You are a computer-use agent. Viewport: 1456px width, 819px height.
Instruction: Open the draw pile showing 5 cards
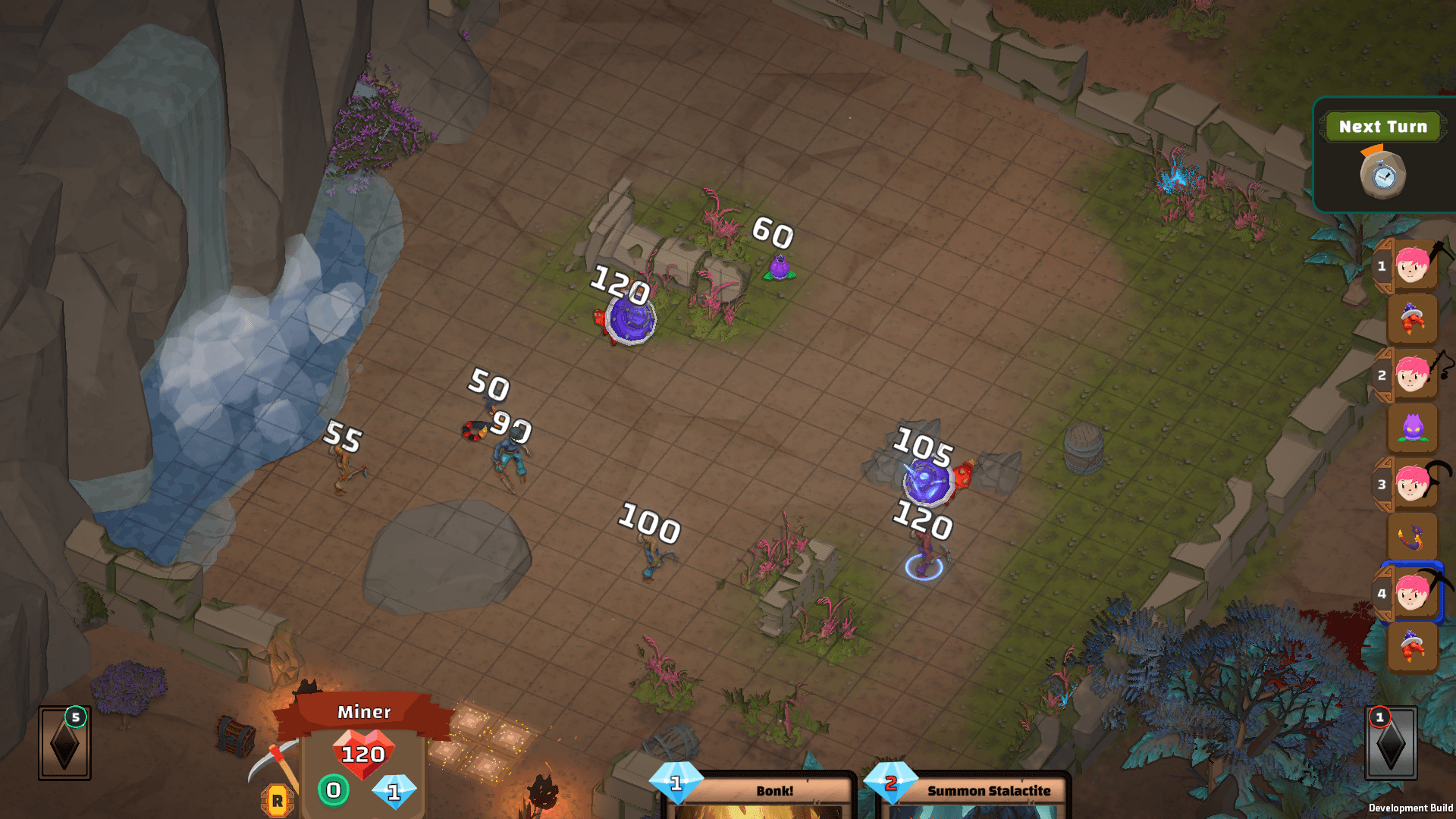[x=64, y=743]
